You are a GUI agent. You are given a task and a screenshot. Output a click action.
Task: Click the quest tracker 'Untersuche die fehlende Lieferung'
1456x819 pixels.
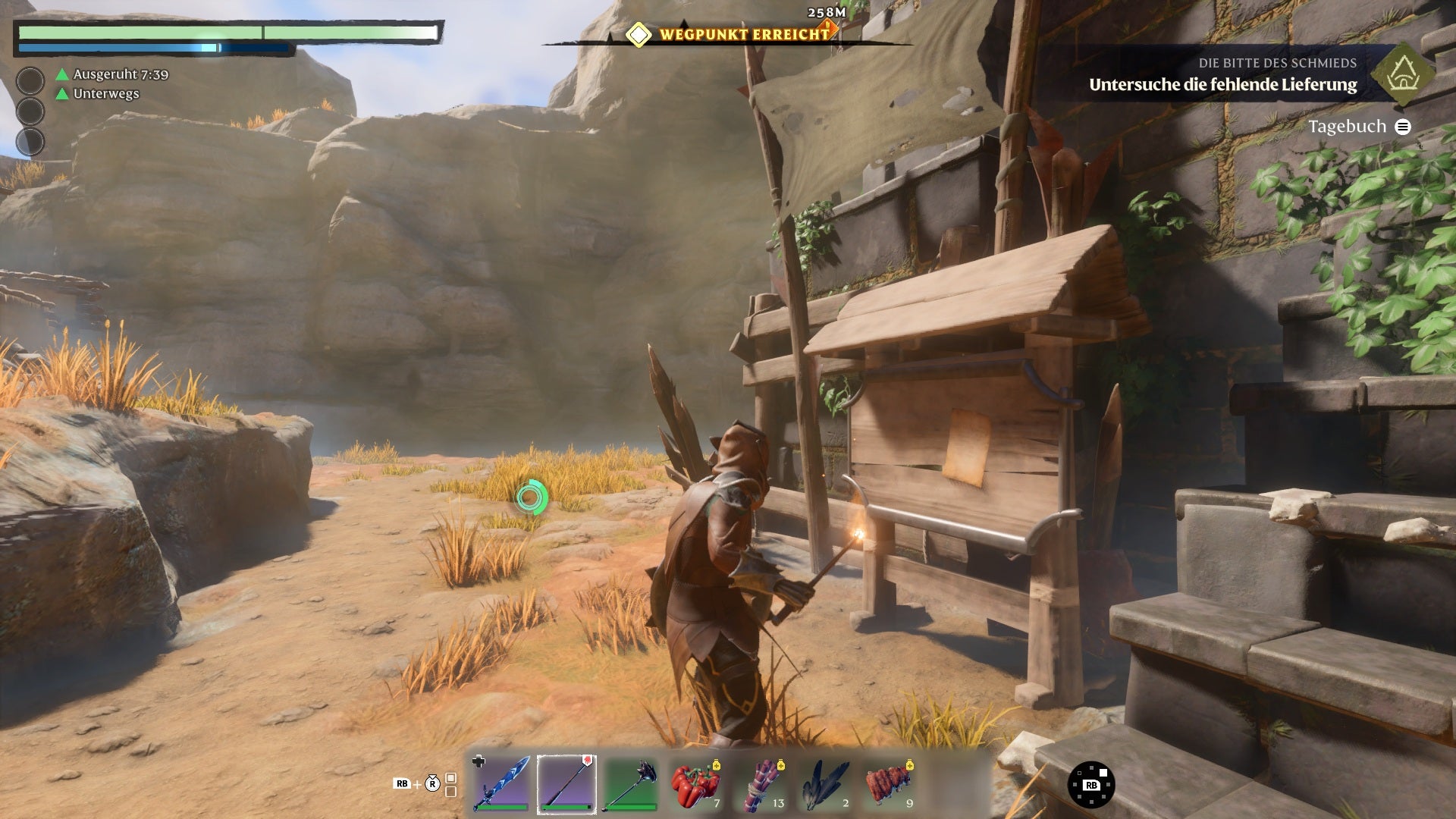(1222, 85)
